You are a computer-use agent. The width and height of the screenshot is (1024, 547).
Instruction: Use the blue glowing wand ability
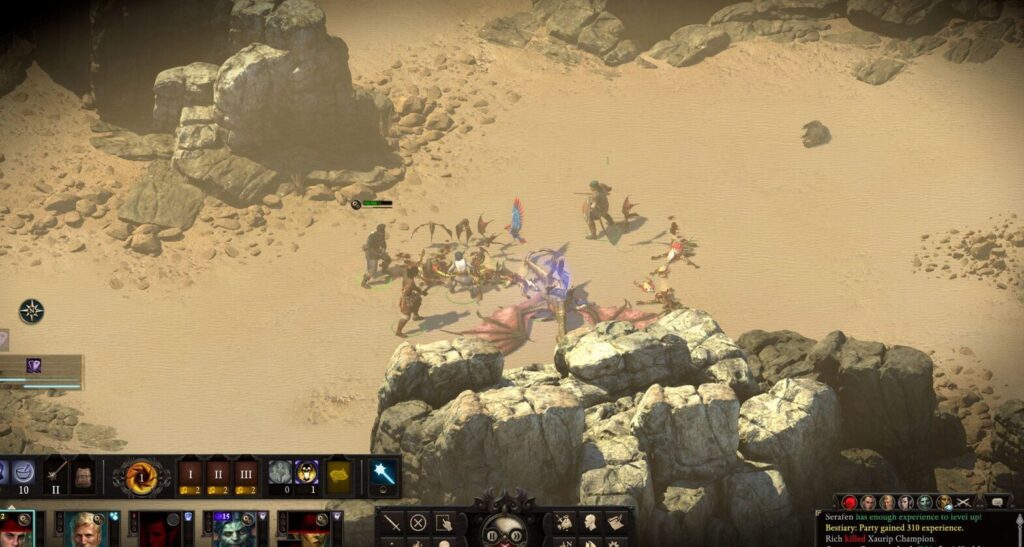(383, 474)
